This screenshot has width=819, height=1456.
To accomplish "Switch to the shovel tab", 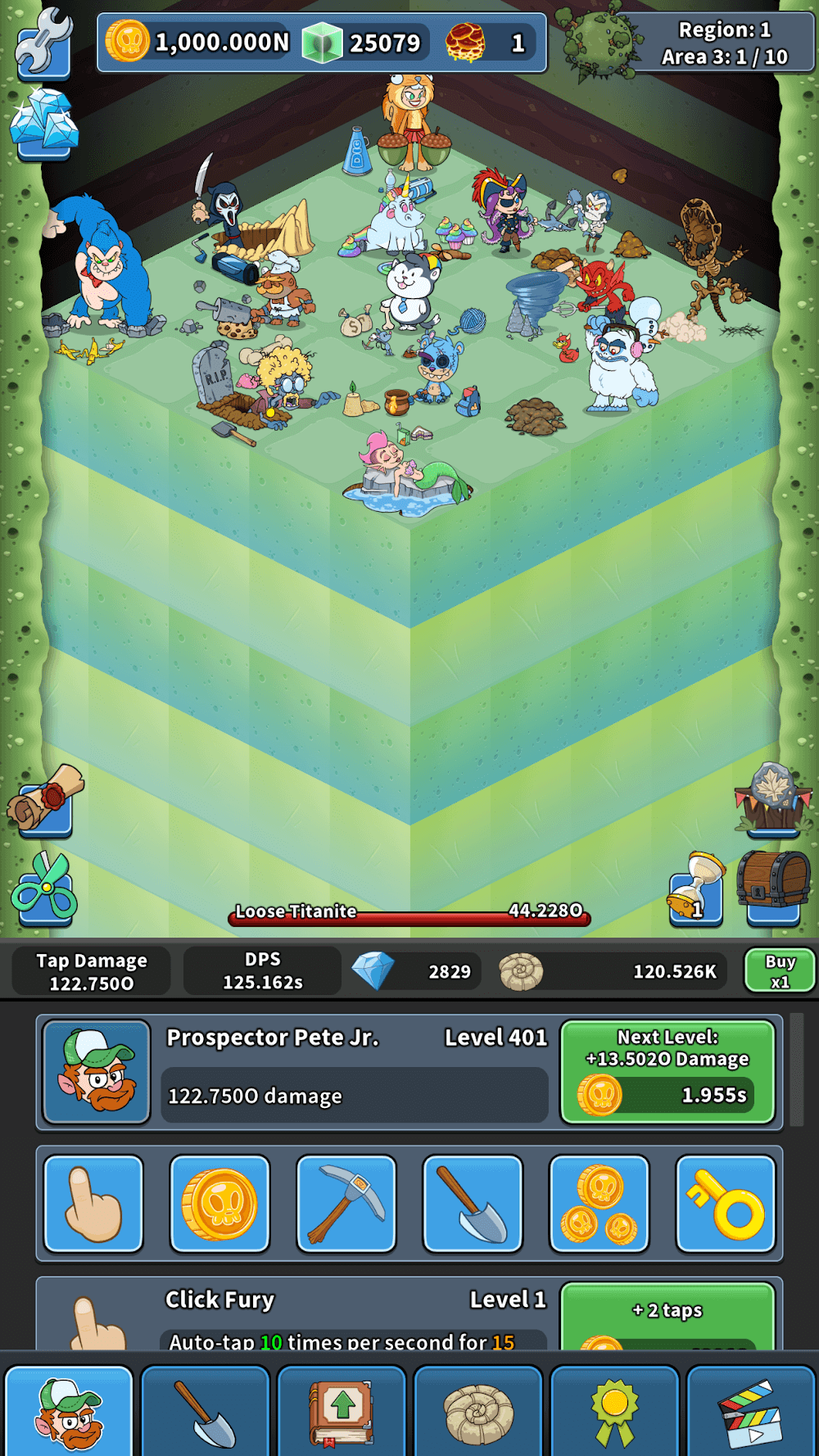I will 206,1411.
